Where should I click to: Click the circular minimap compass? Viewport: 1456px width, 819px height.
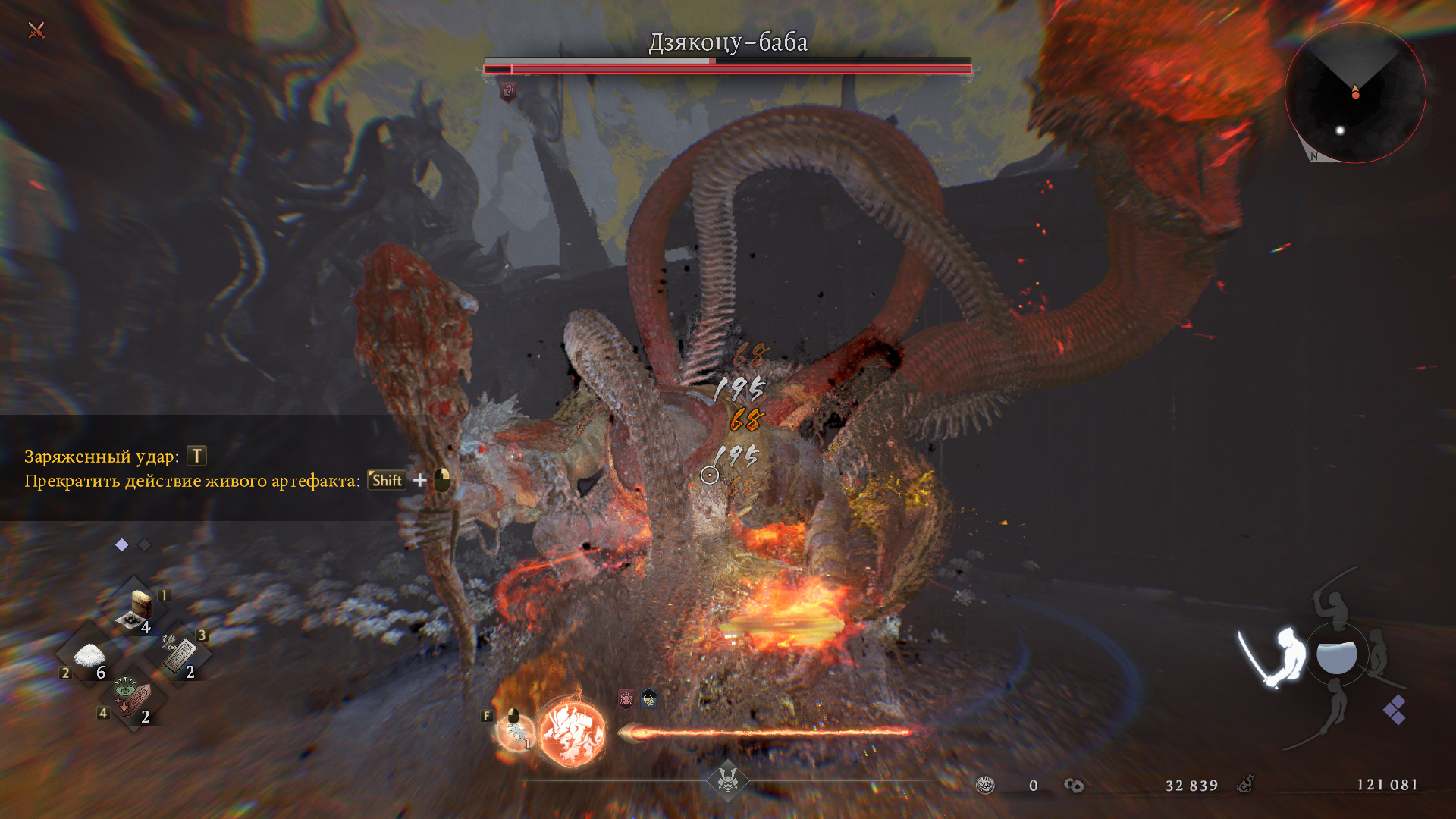click(1355, 93)
